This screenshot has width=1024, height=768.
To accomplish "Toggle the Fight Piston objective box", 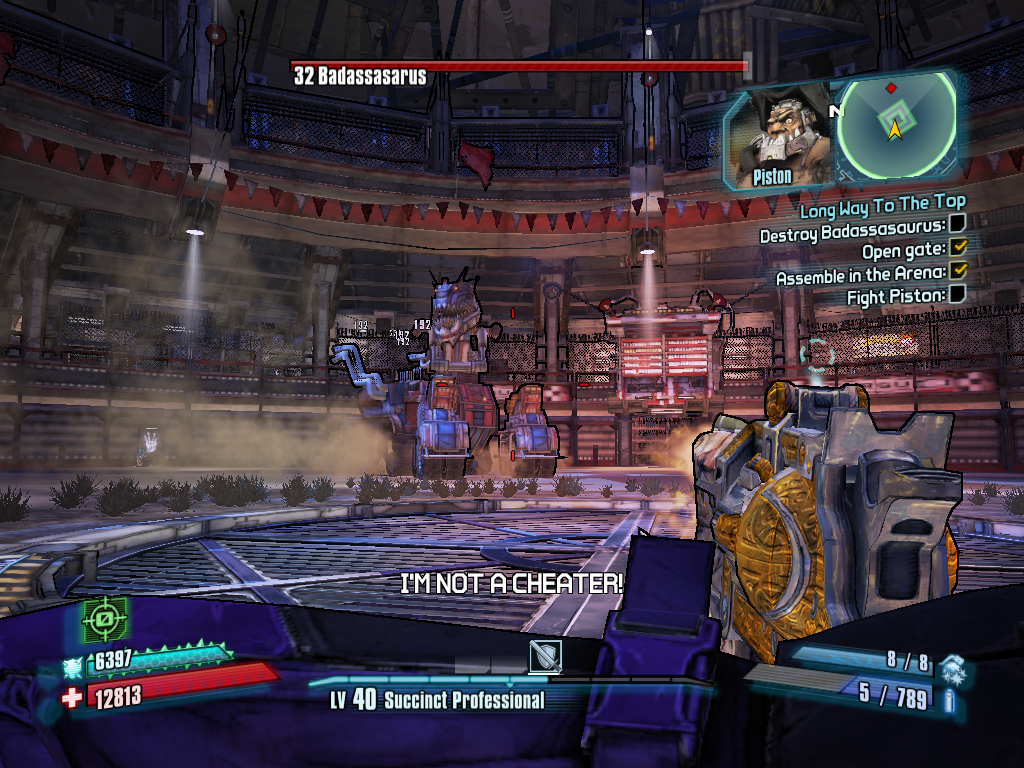I will (957, 295).
